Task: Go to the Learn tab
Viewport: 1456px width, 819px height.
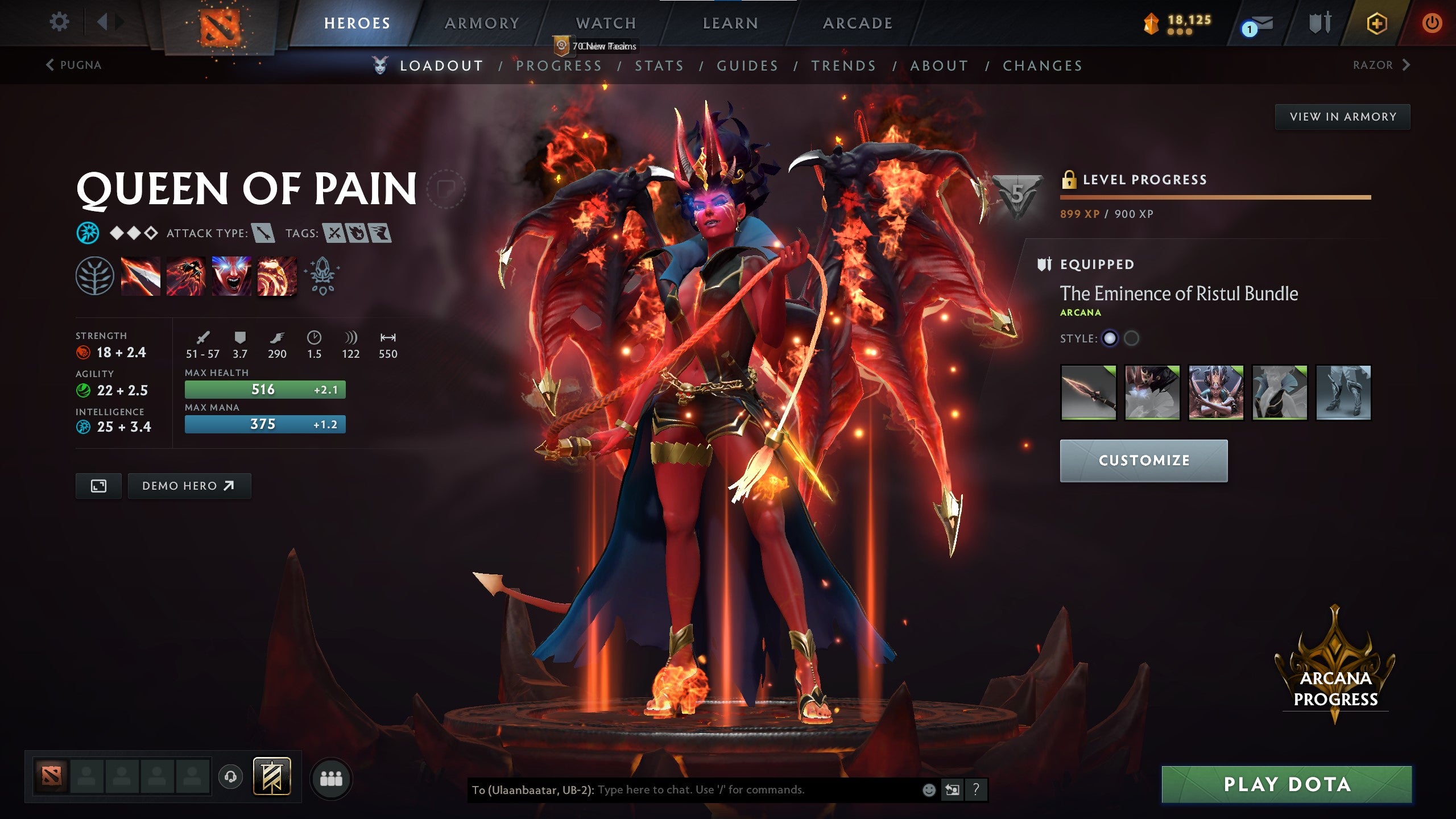Action: 730,23
